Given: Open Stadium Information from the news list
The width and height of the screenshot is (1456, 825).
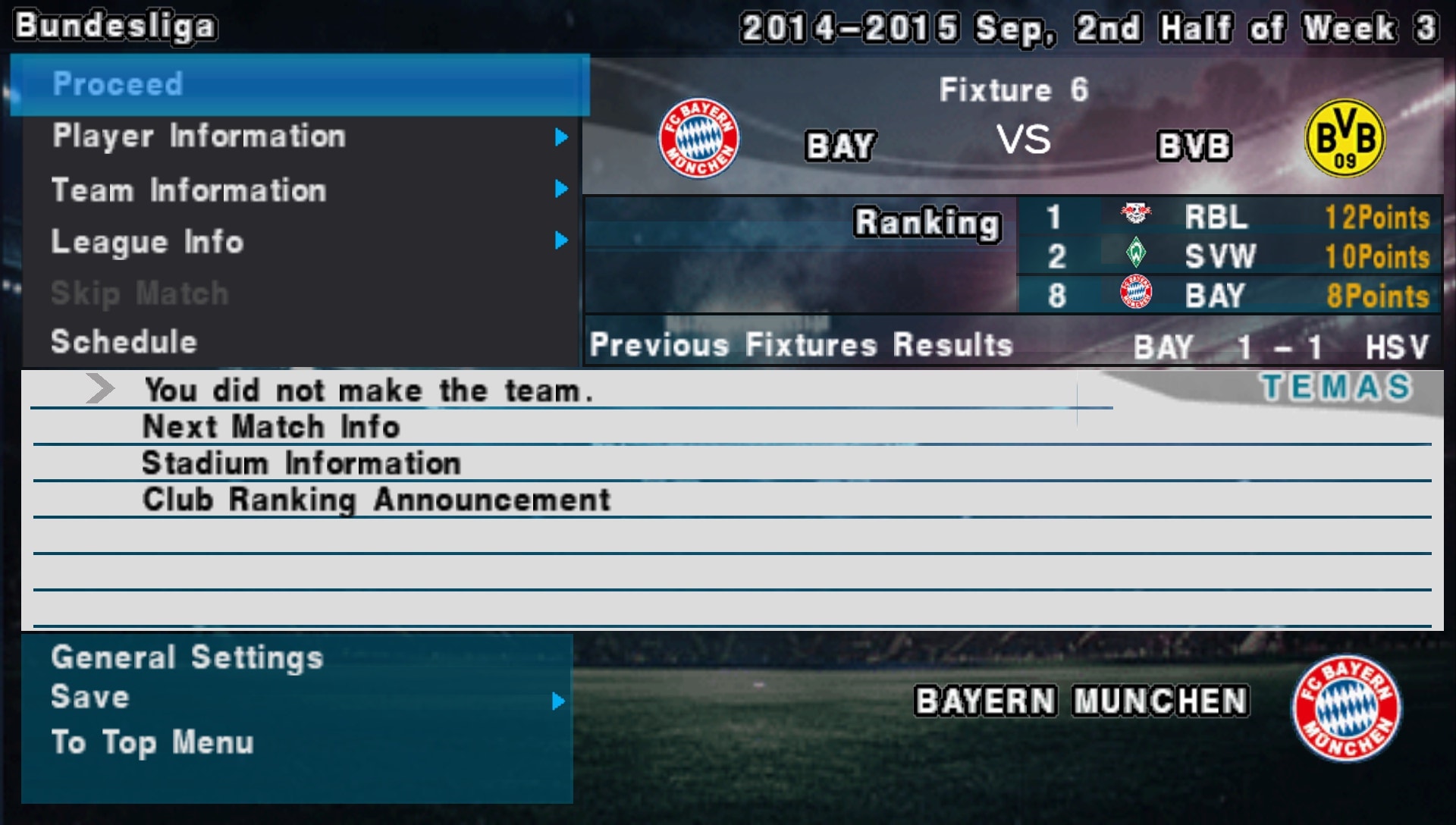Looking at the screenshot, I should click(x=302, y=463).
